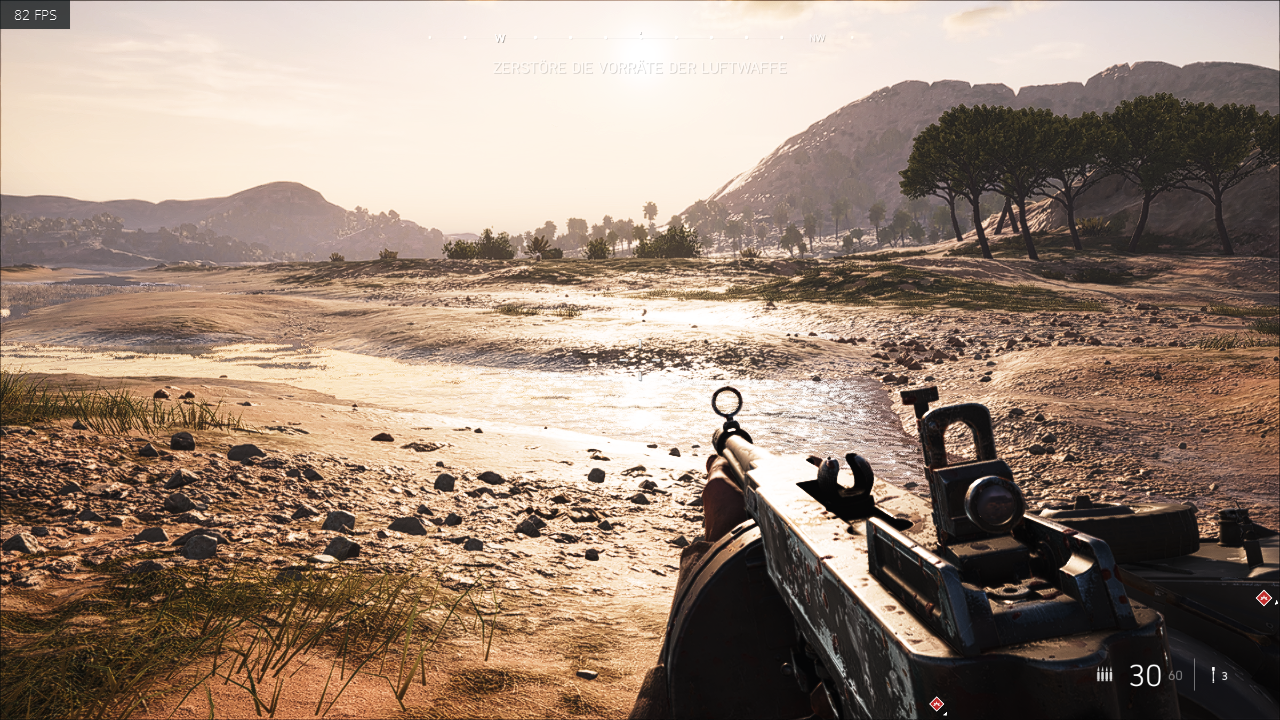This screenshot has width=1280, height=720.
Task: Click the objective text ZERSTÖRE DIE VORRÄTE DER LUFTWAFFE
Action: click(639, 68)
